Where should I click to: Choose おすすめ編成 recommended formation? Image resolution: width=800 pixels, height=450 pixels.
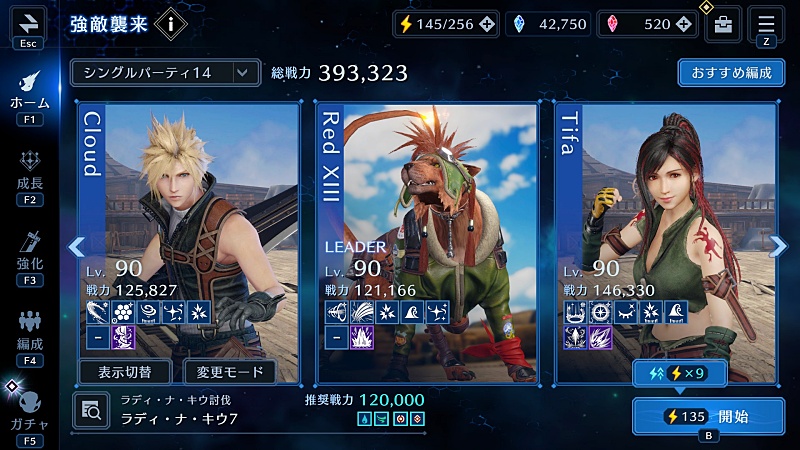730,73
